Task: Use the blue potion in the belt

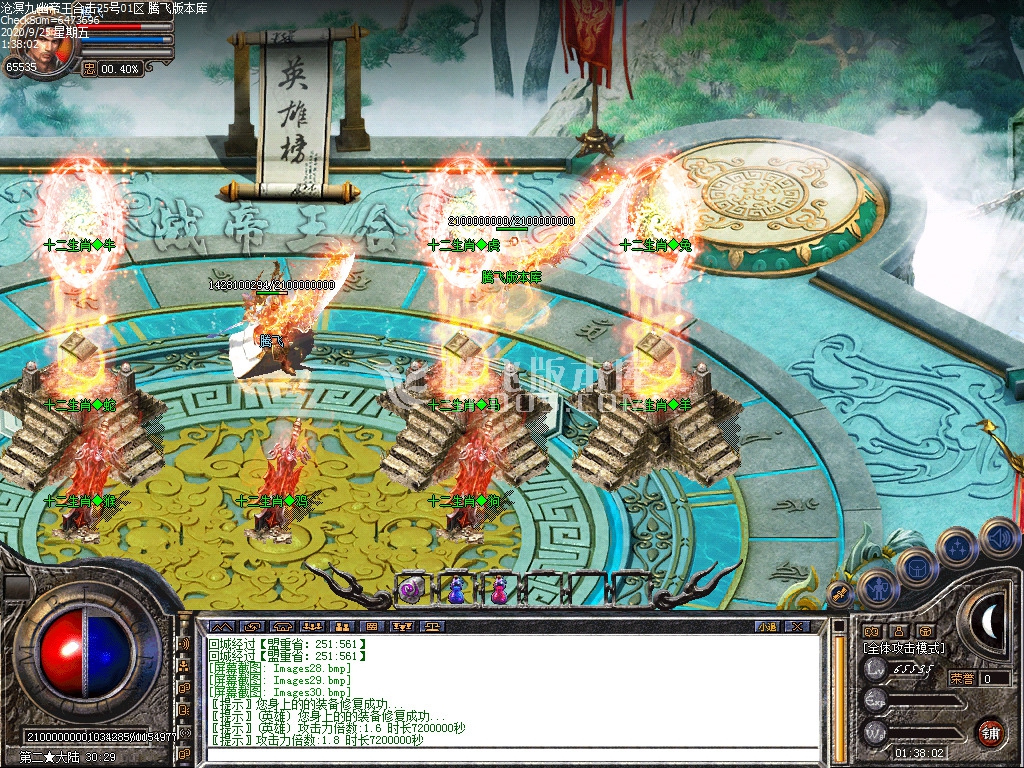Action: (x=456, y=591)
